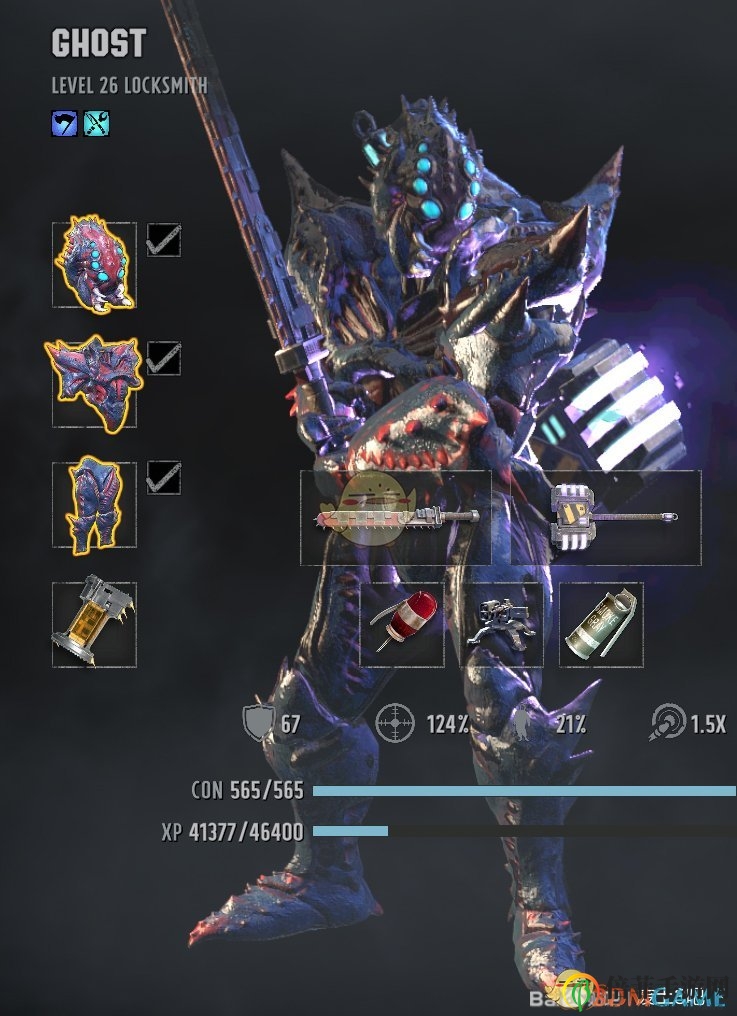The image size is (737, 1016).
Task: Click the blue axe perk icon
Action: click(64, 123)
